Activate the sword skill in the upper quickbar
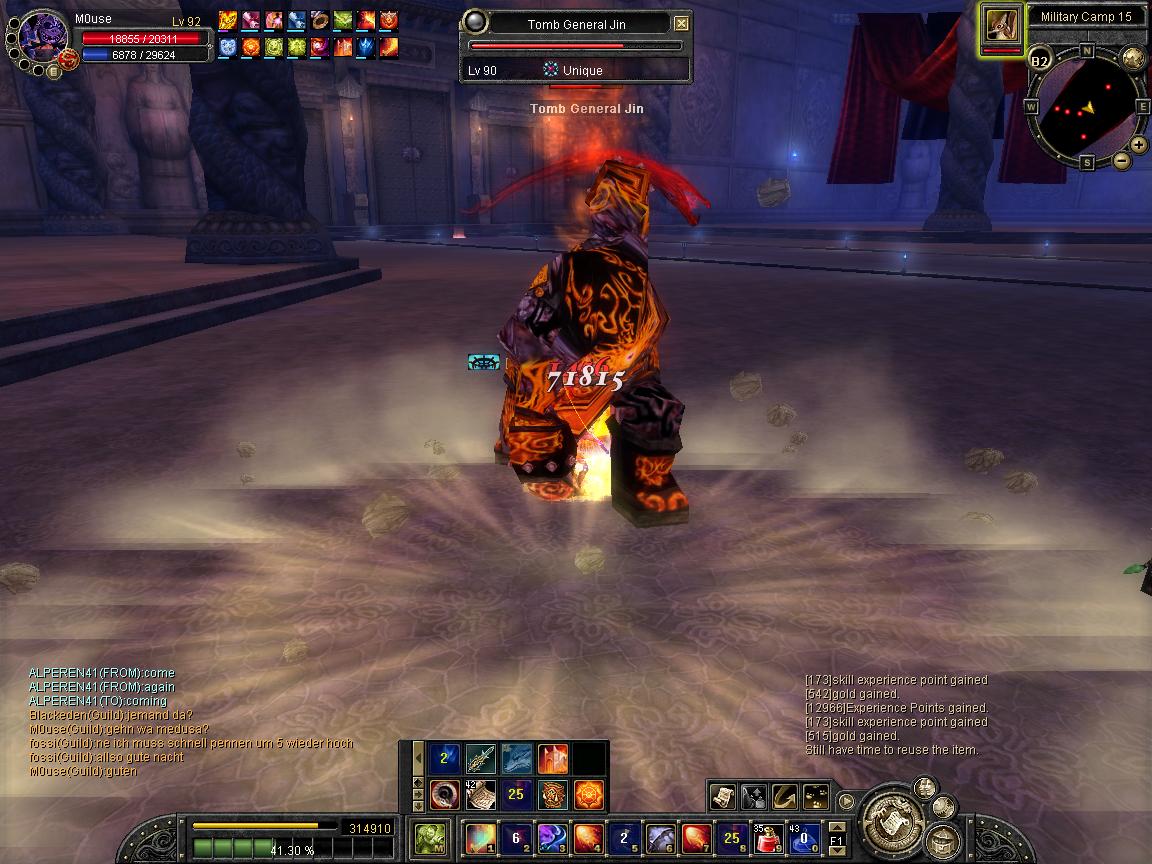 481,759
